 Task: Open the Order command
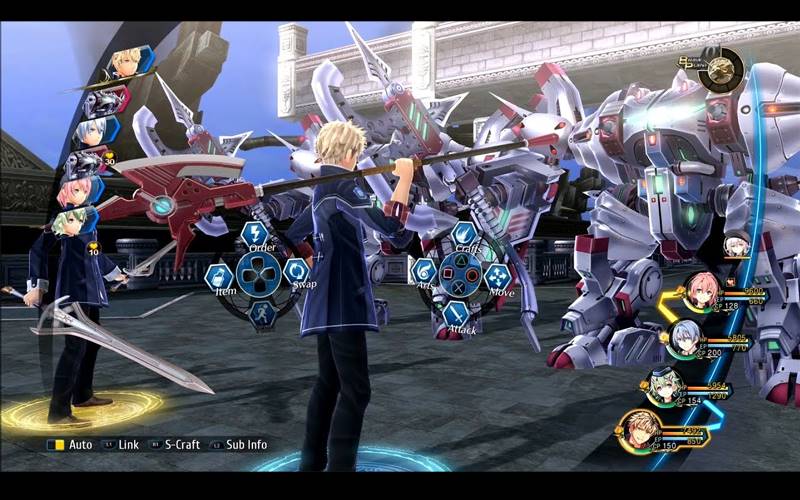254,236
